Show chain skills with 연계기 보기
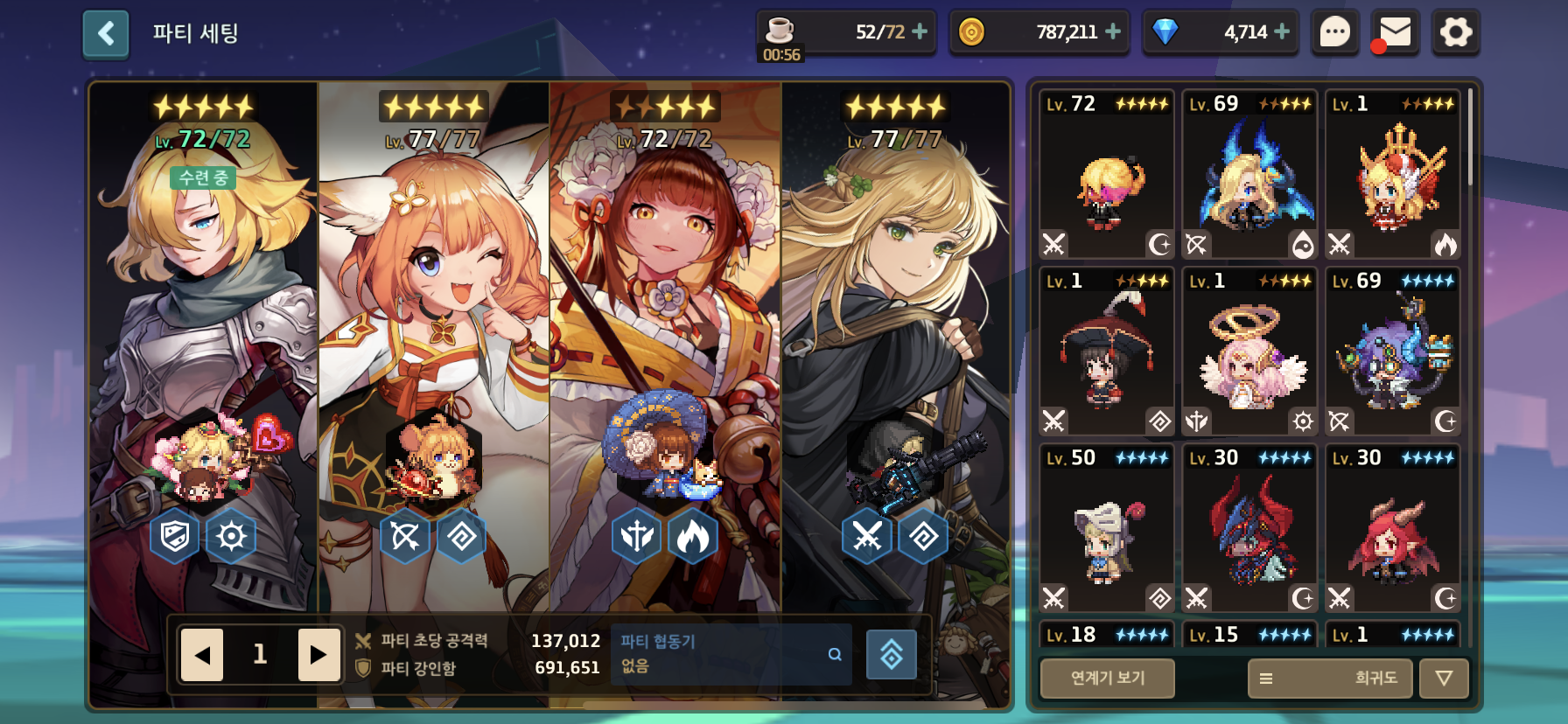The height and width of the screenshot is (724, 1568). (1107, 678)
